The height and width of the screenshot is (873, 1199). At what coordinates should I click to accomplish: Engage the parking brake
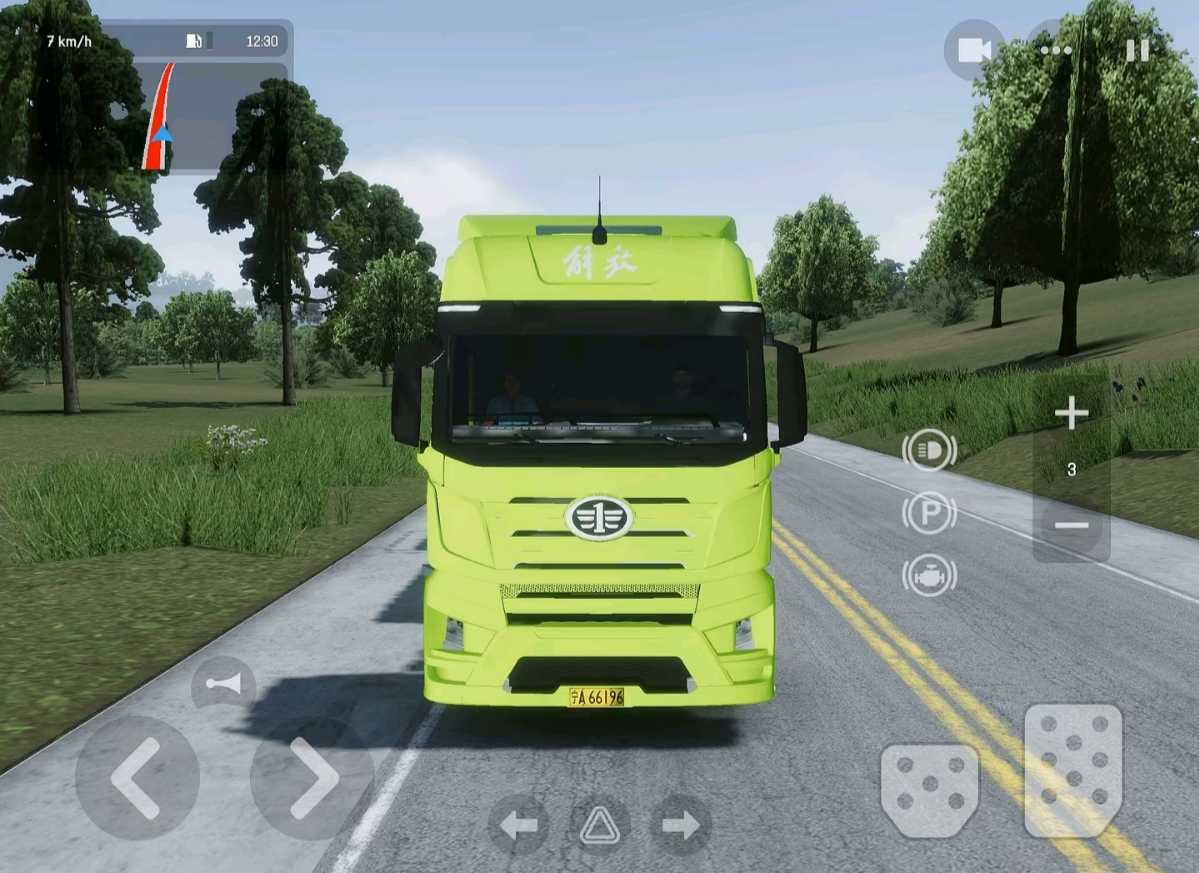(x=929, y=513)
